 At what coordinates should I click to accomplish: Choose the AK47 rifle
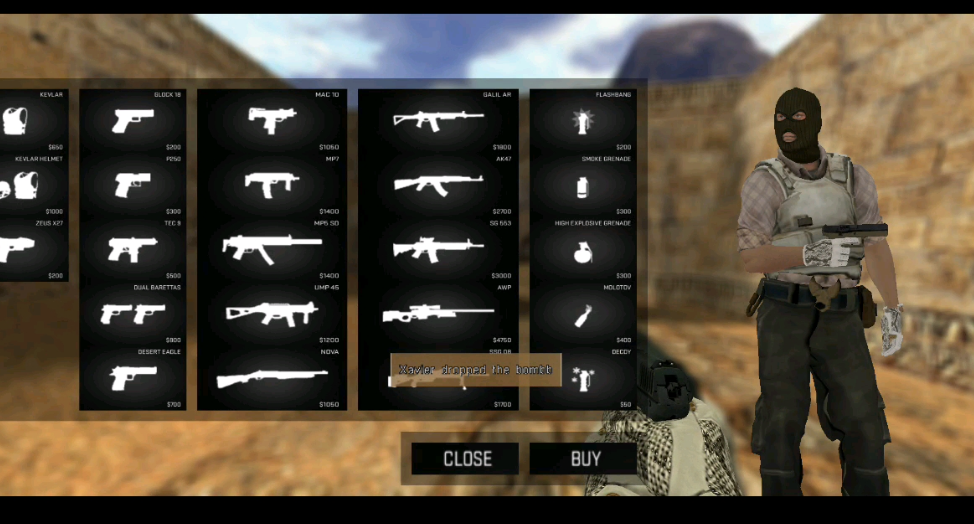coord(438,185)
